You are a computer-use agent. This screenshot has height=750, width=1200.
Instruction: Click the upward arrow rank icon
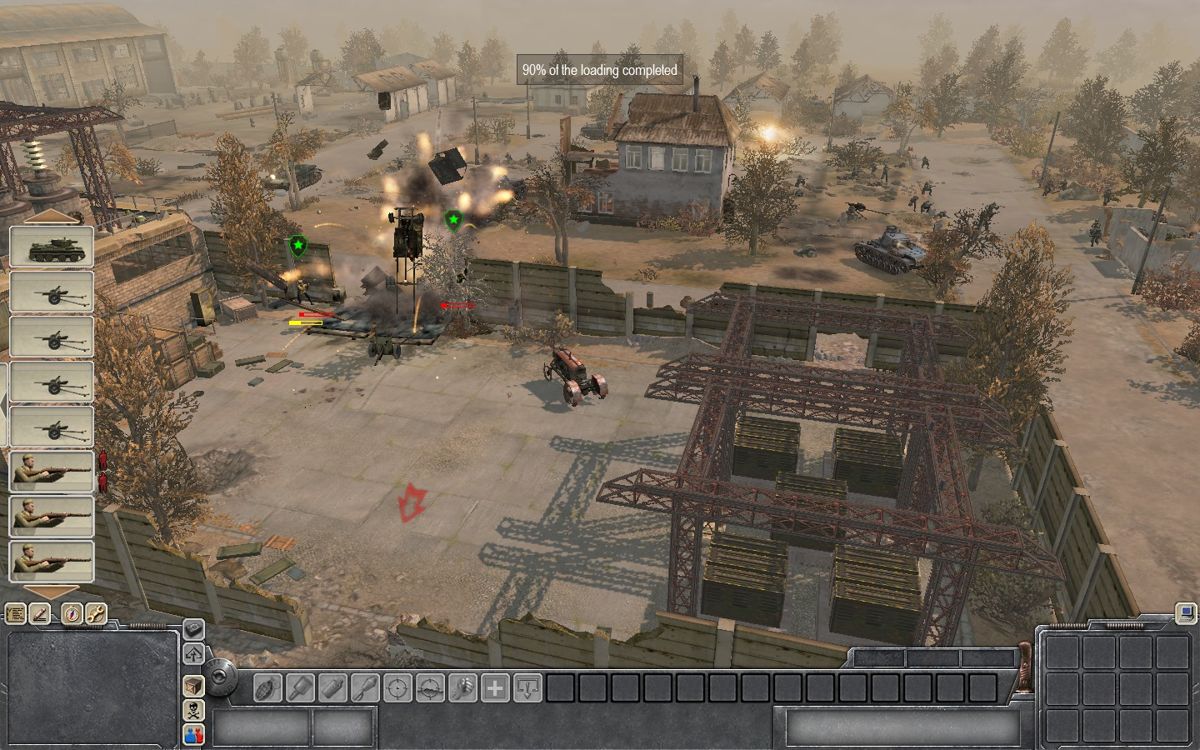[x=194, y=655]
